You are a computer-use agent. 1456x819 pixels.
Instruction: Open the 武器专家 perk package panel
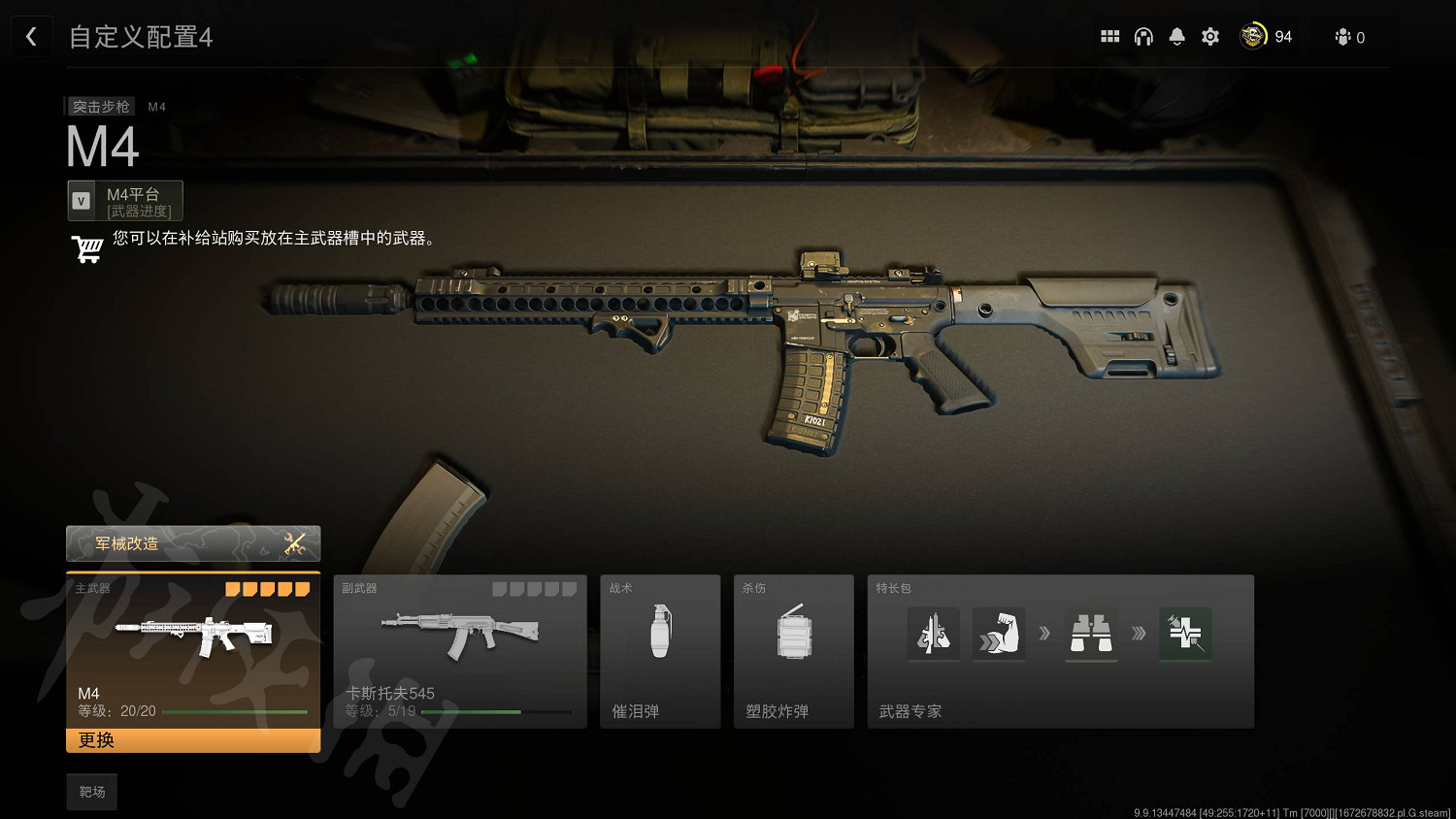(1060, 651)
